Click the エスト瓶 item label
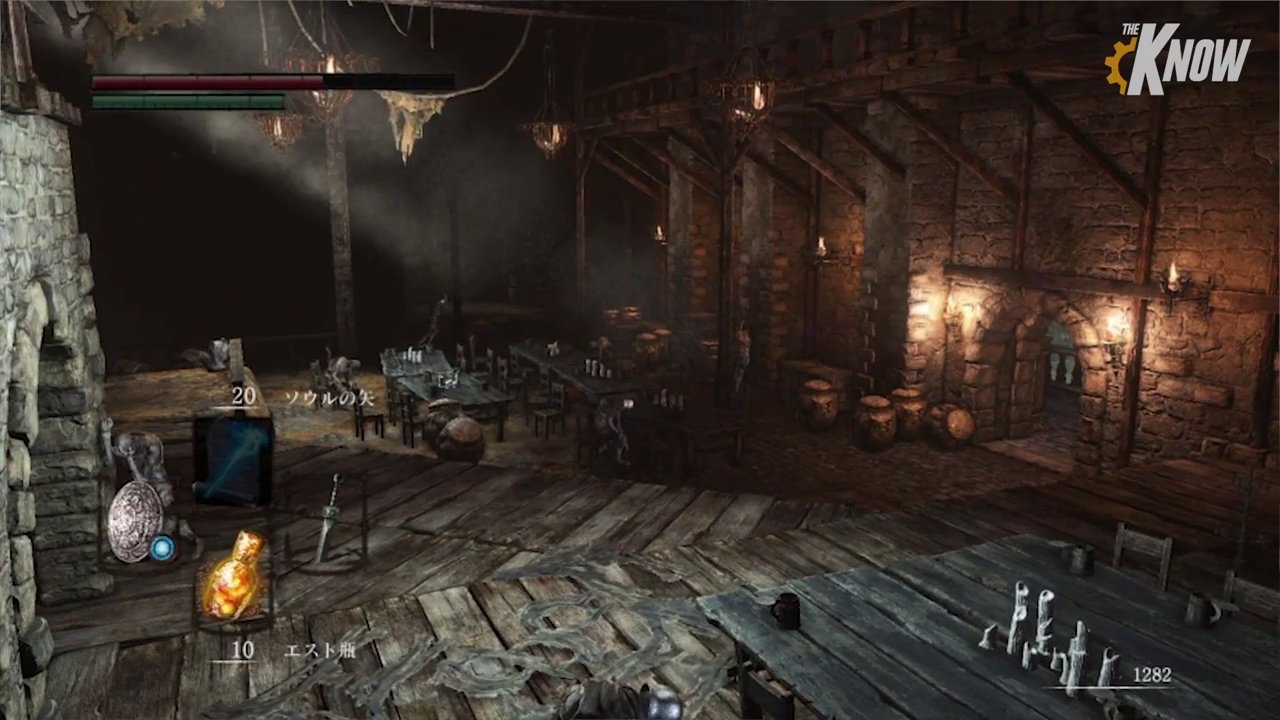The width and height of the screenshot is (1280, 720). (x=322, y=650)
